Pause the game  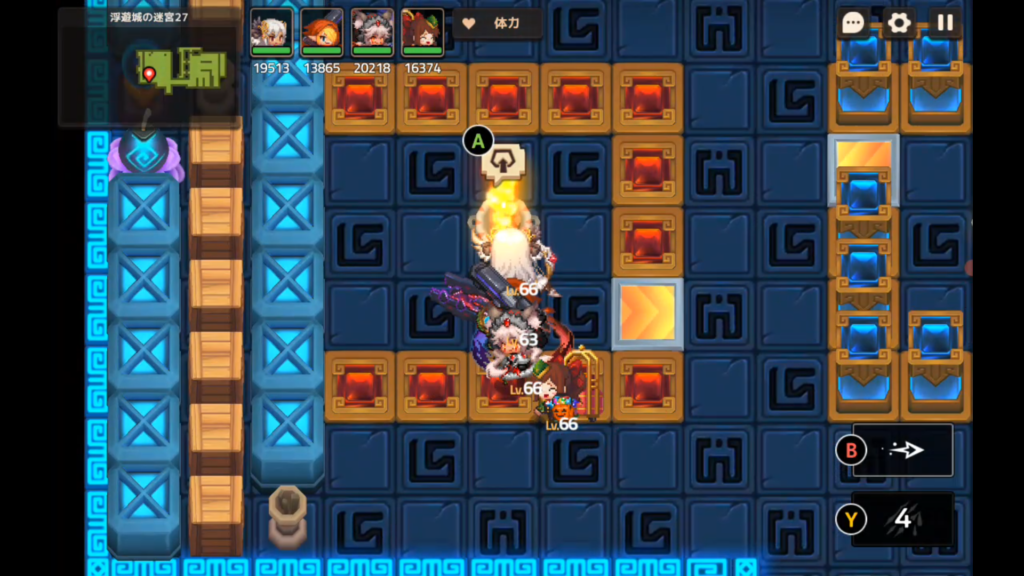tap(944, 23)
